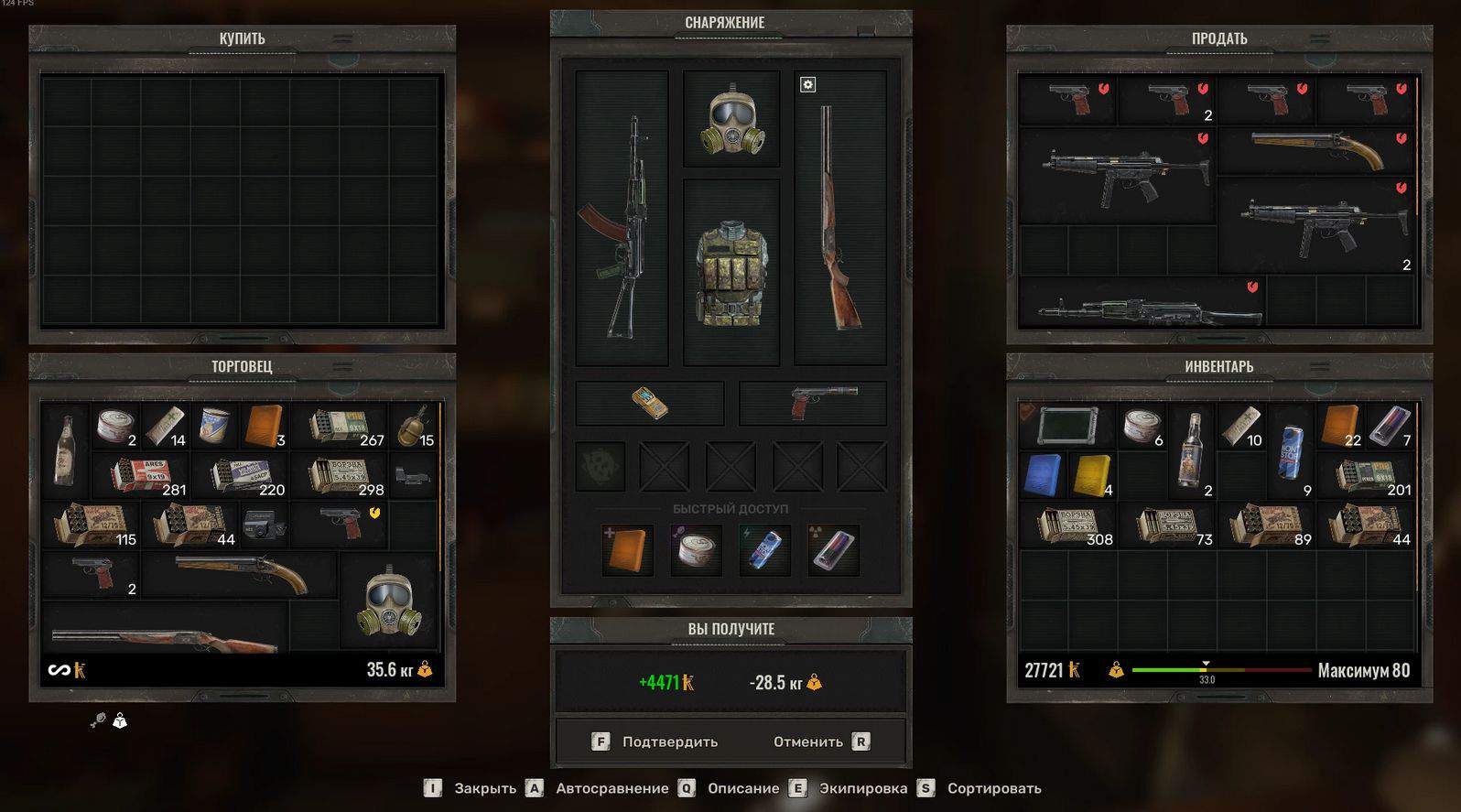Click the faction emblem slot in equipment panel
The image size is (1461, 812).
(600, 466)
